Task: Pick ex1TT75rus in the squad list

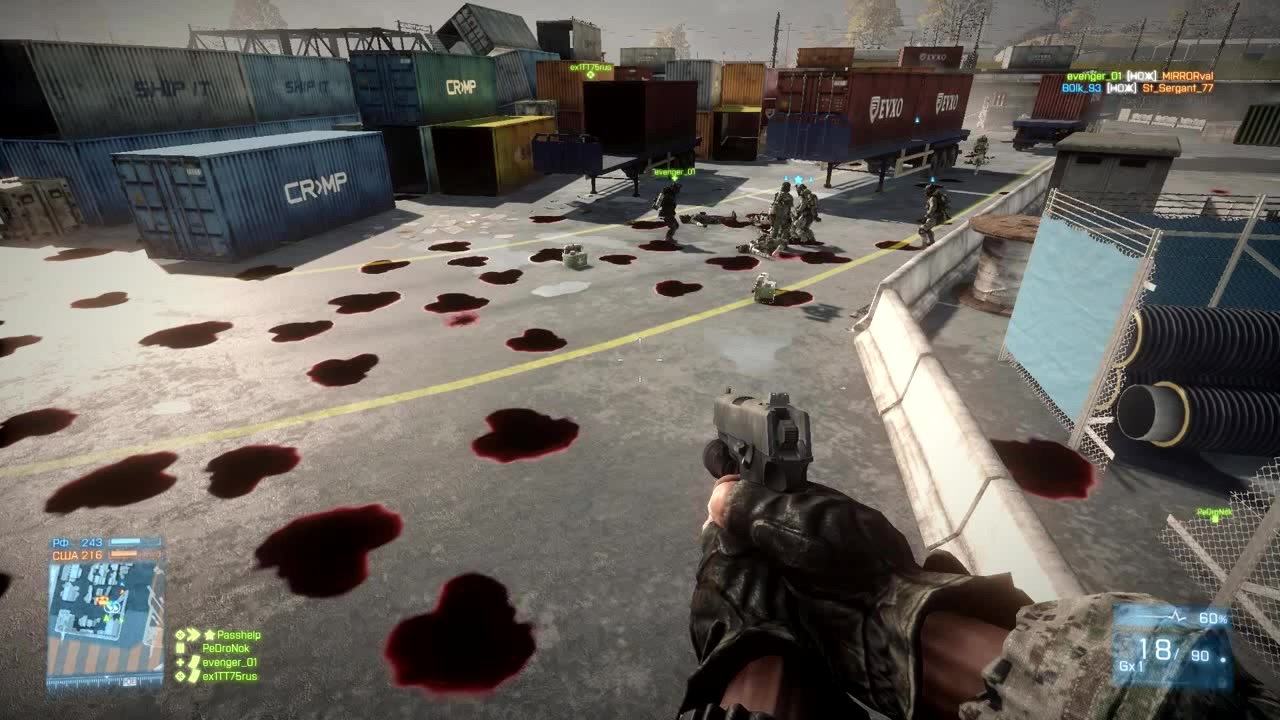Action: pos(229,676)
